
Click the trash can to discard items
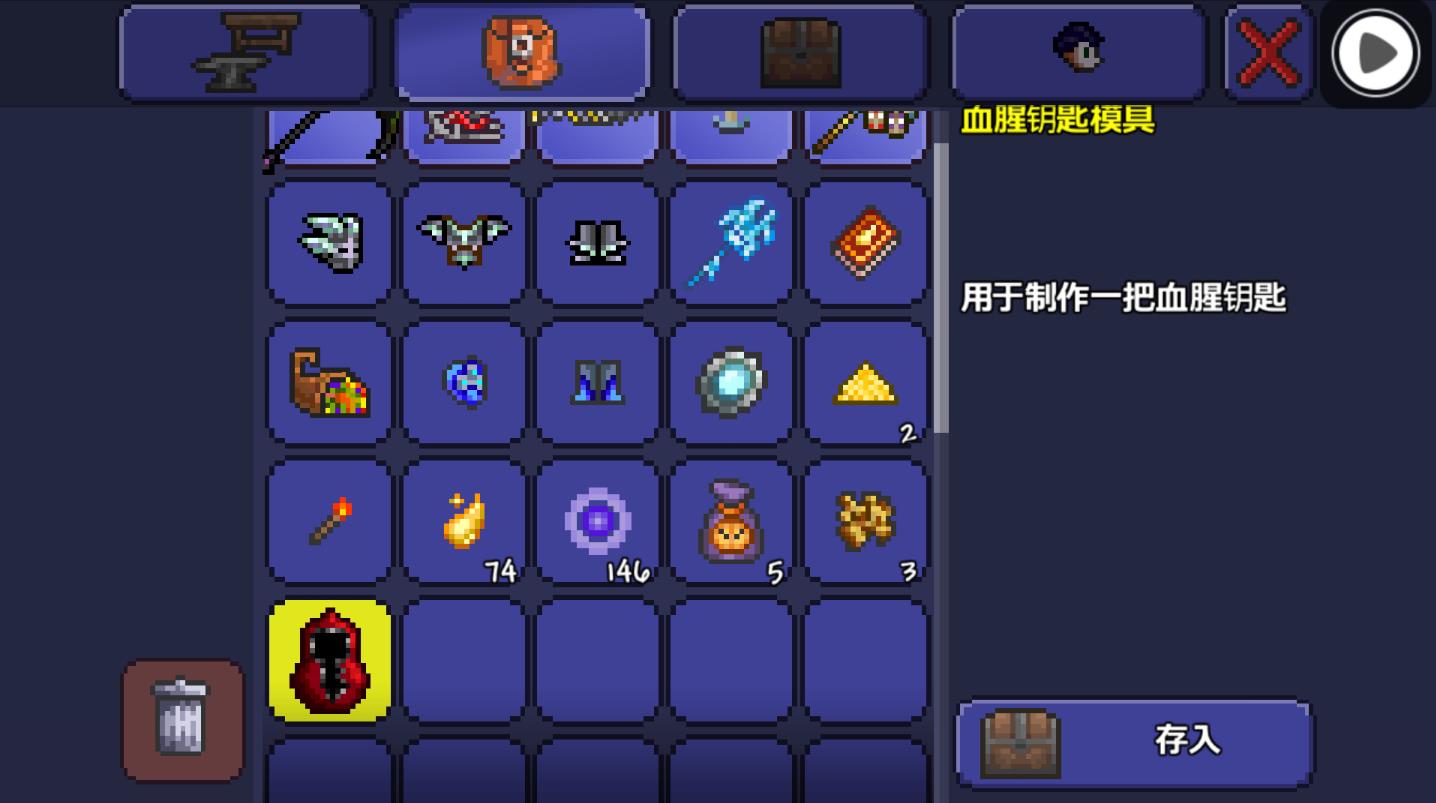pos(182,722)
